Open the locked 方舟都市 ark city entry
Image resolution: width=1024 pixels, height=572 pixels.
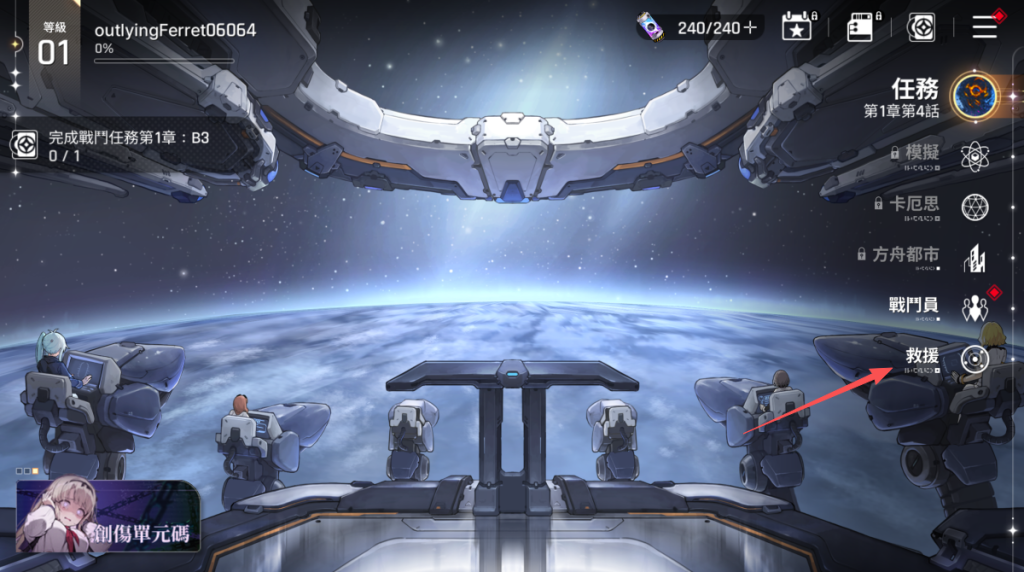point(974,257)
